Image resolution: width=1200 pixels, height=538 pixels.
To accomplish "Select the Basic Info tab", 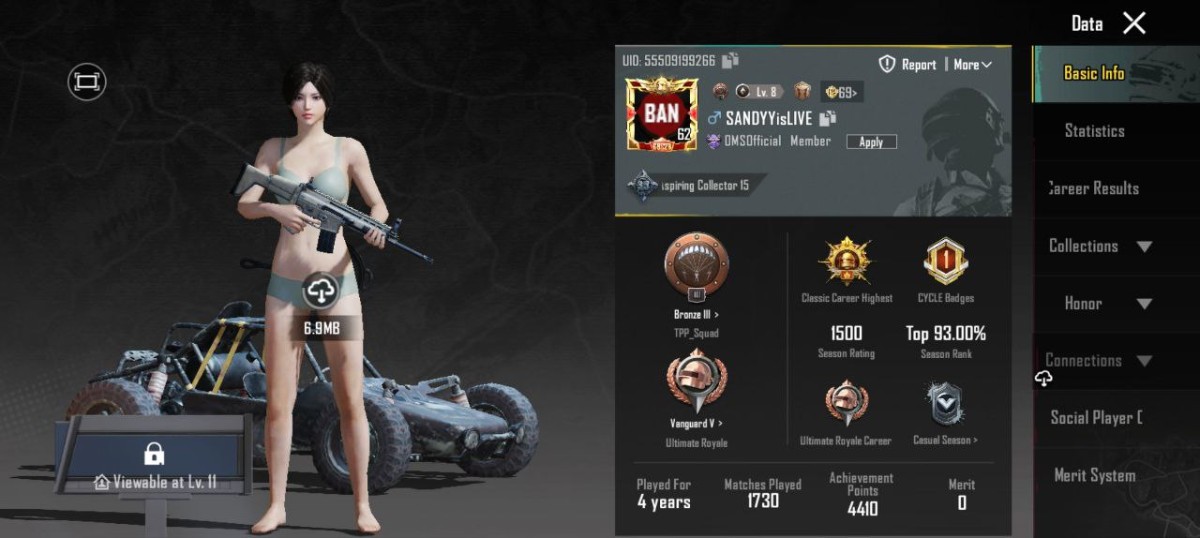I will point(1094,73).
